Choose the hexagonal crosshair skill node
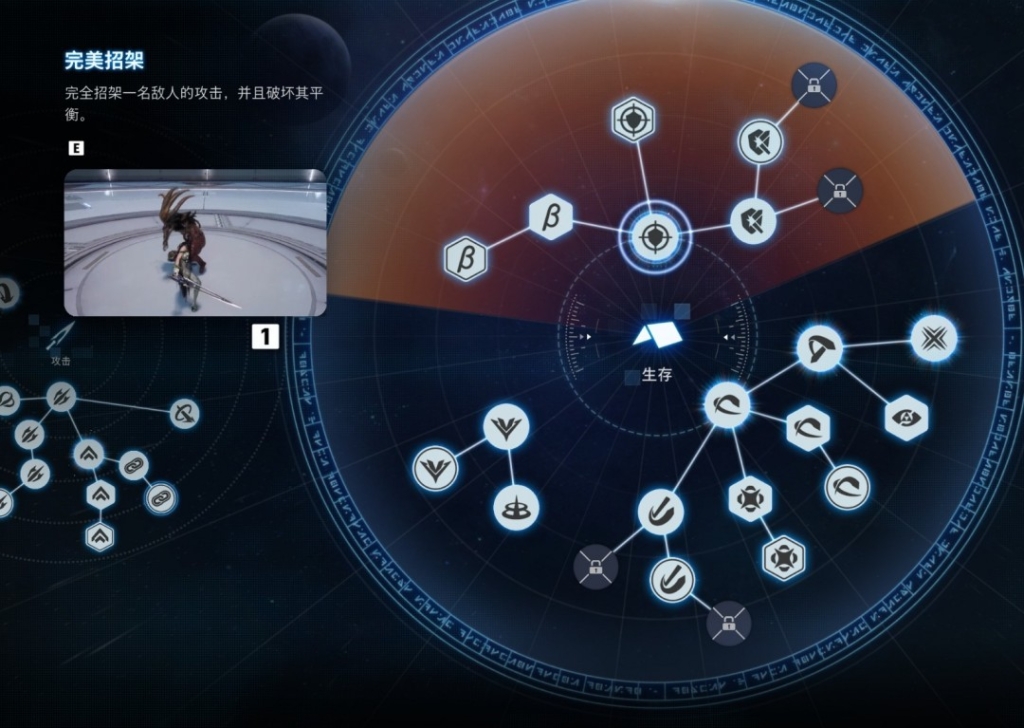Image resolution: width=1024 pixels, height=728 pixels. tap(633, 119)
